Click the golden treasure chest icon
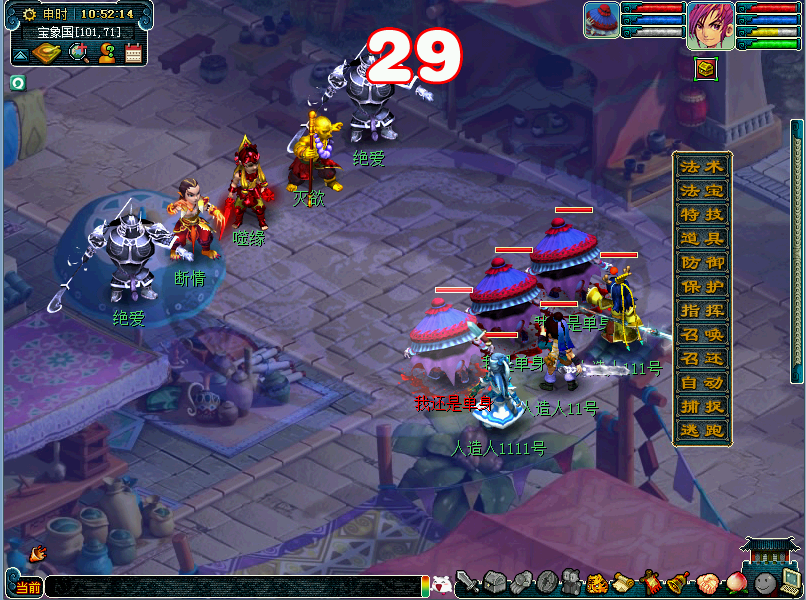Viewport: 806px width, 600px height. 706,68
